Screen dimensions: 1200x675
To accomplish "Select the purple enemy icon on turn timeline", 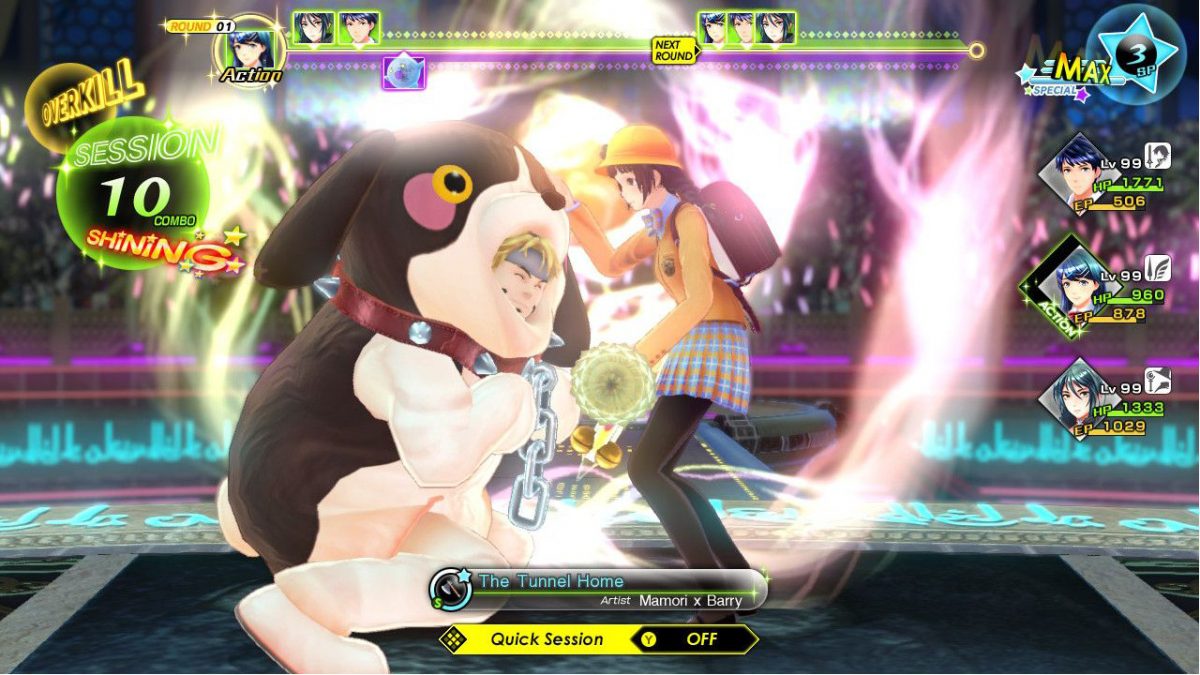I will (404, 72).
